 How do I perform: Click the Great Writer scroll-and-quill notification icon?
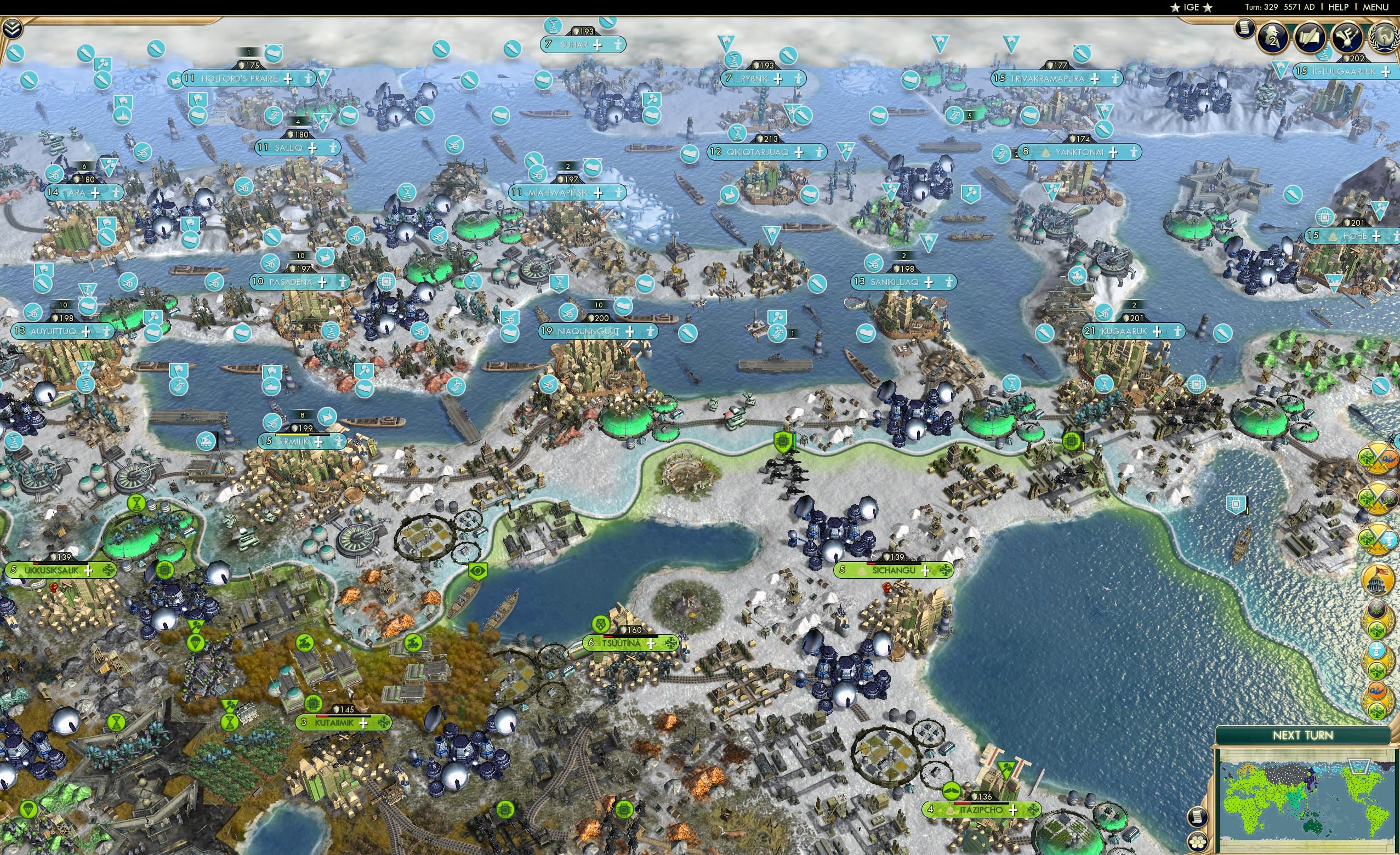coord(1311,37)
